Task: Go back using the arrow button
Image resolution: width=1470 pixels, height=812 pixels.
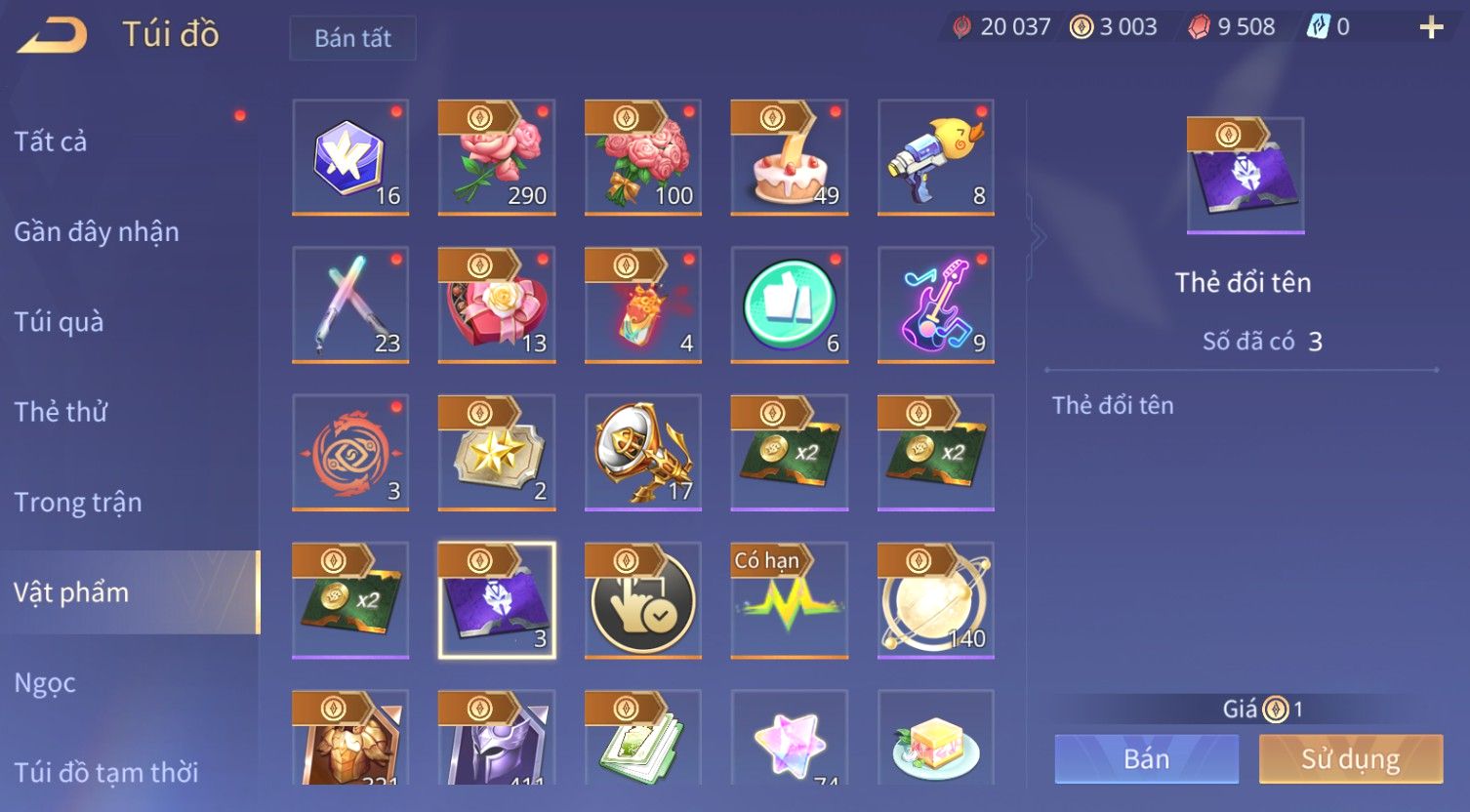Action: pos(53,35)
